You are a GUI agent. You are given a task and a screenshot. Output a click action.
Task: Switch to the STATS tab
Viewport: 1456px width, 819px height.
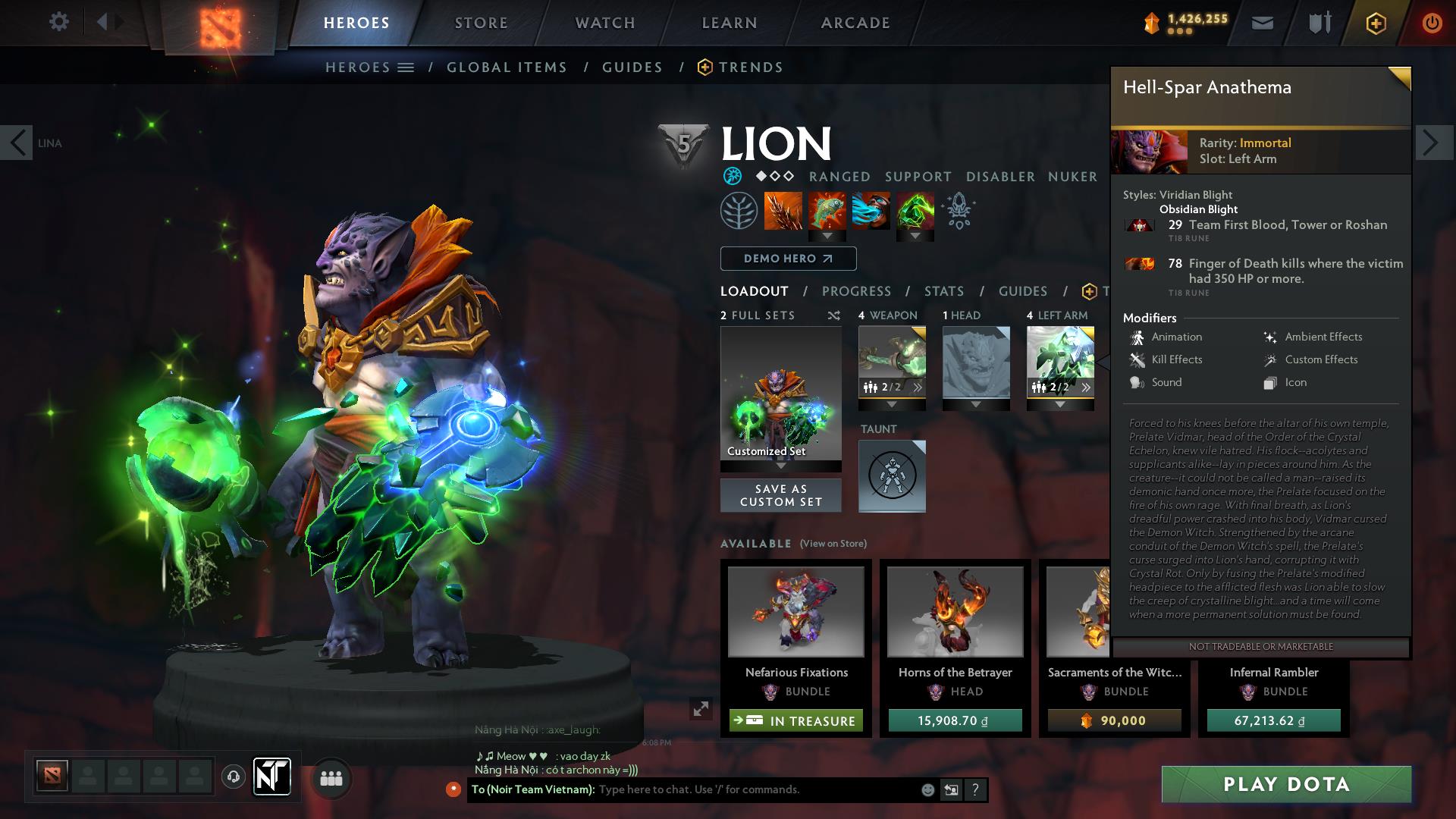943,291
